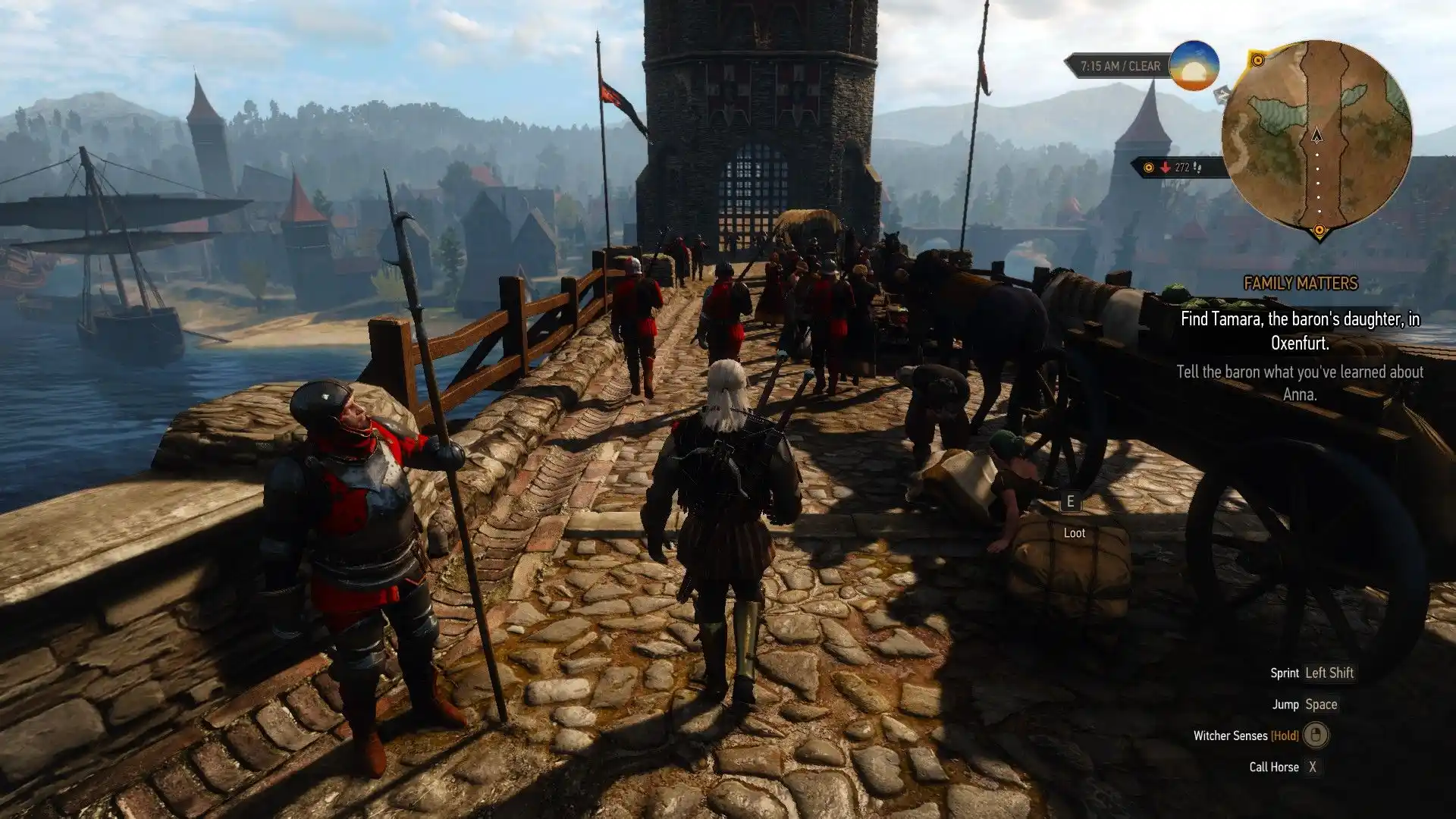Click the mouse icon next to Witcher Senses
Image resolution: width=1456 pixels, height=819 pixels.
pyautogui.click(x=1316, y=736)
